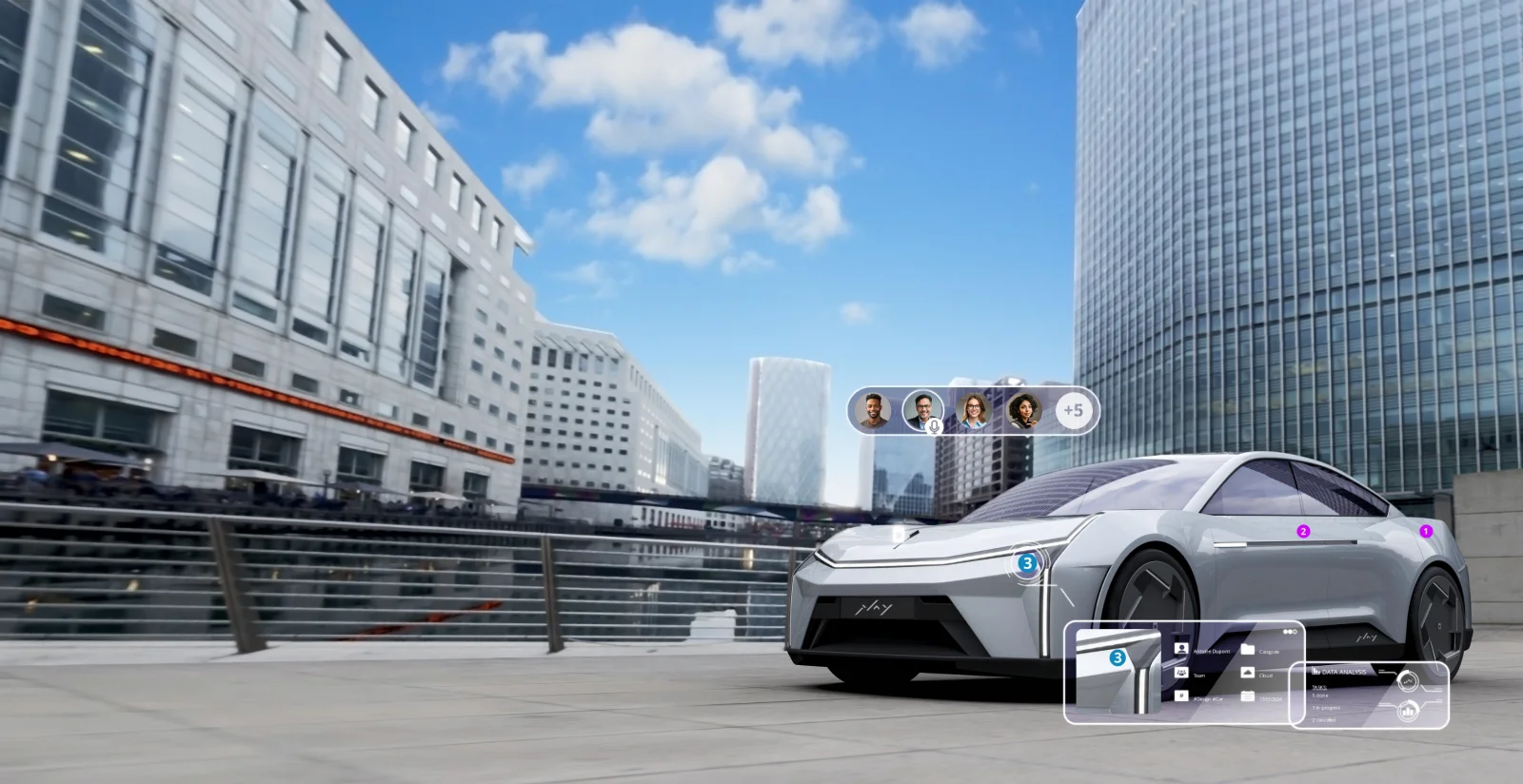This screenshot has height=784, width=1523.
Task: Select the curly-haired participant avatar
Action: 1023,411
